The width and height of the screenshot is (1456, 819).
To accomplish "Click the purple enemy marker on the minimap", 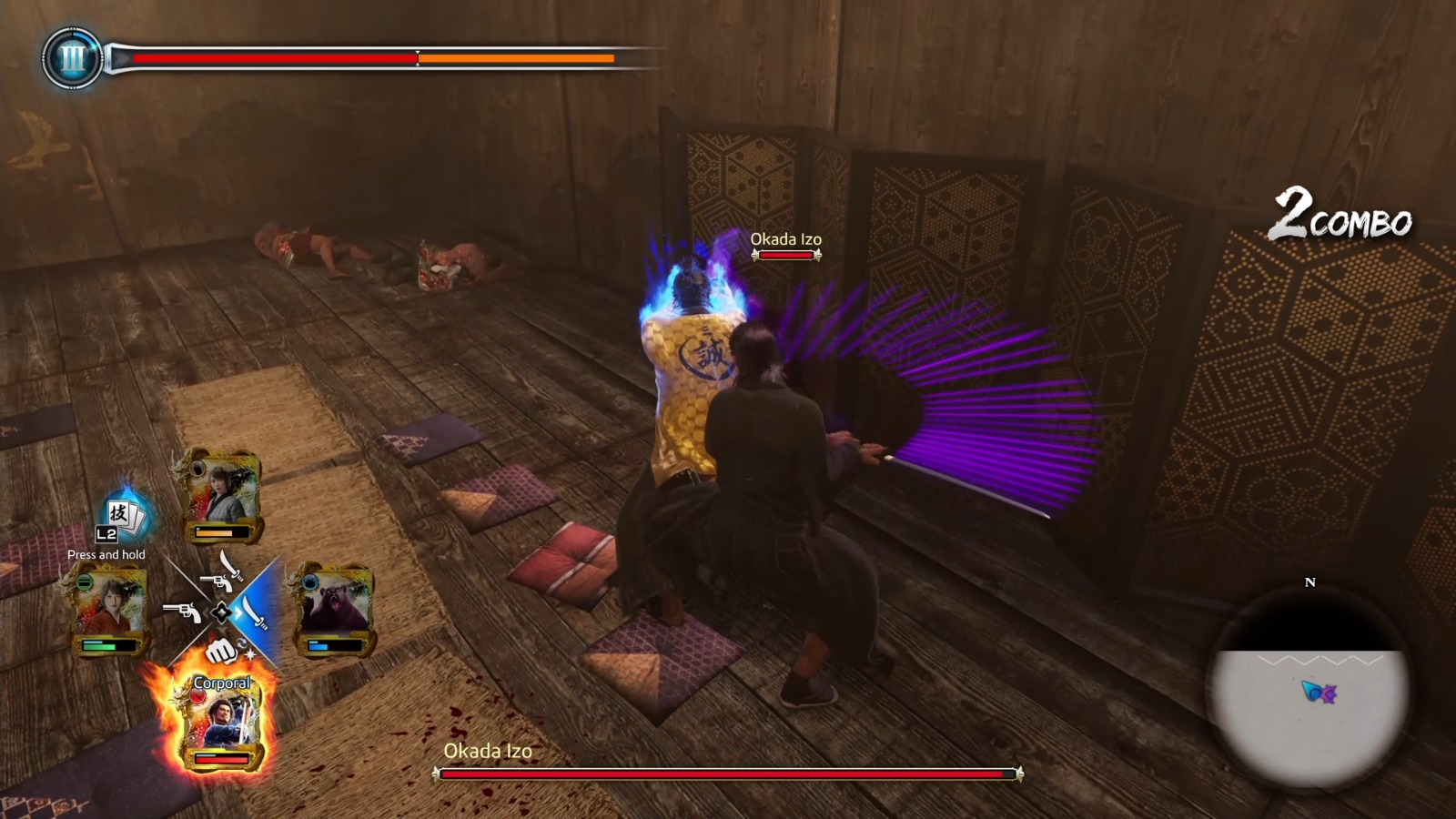I will 1330,693.
